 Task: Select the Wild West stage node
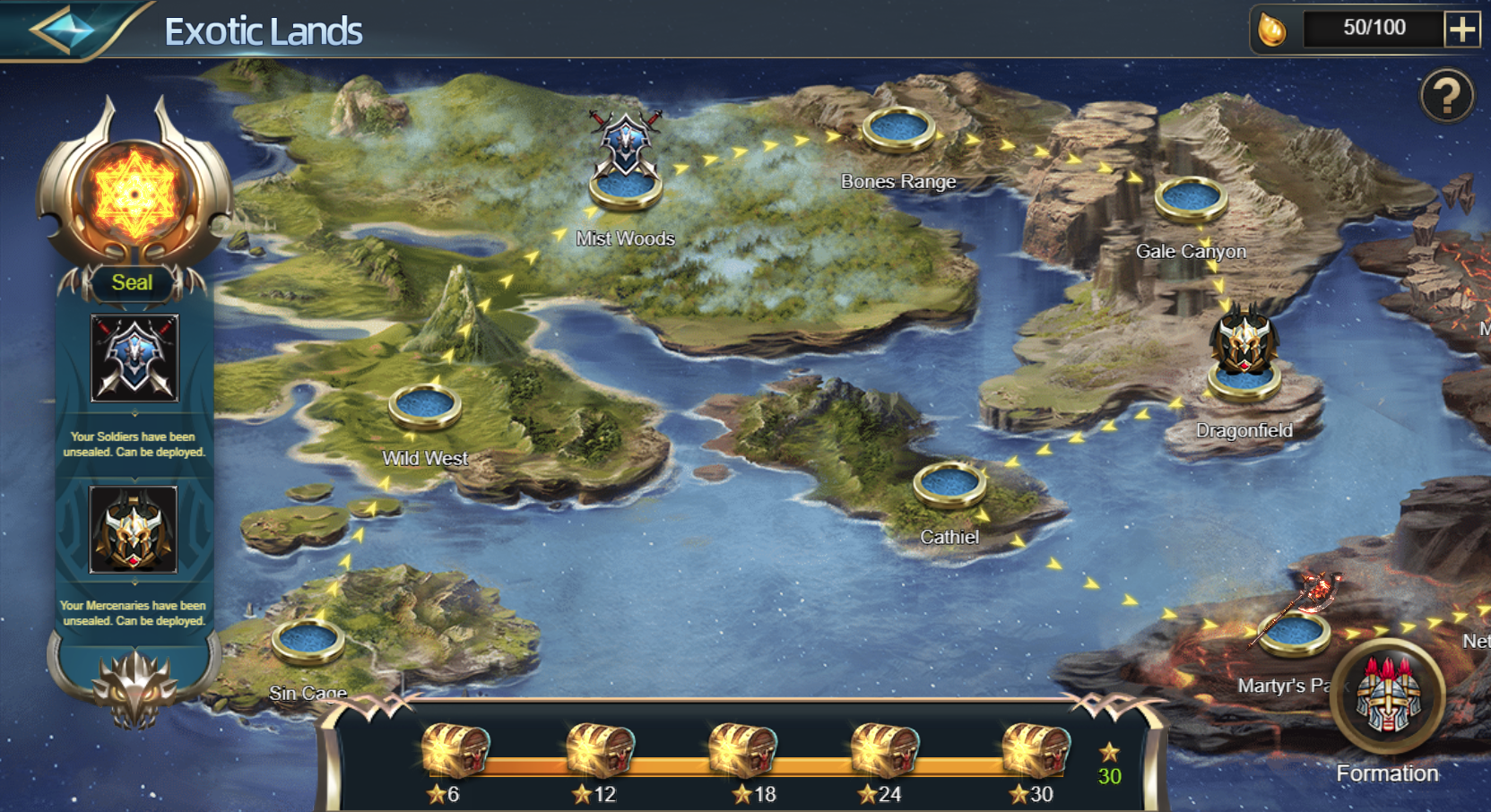(425, 407)
